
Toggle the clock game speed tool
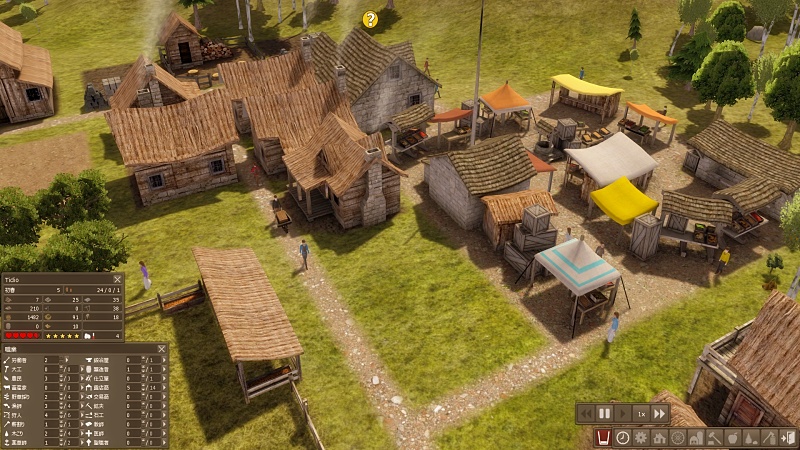point(622,438)
